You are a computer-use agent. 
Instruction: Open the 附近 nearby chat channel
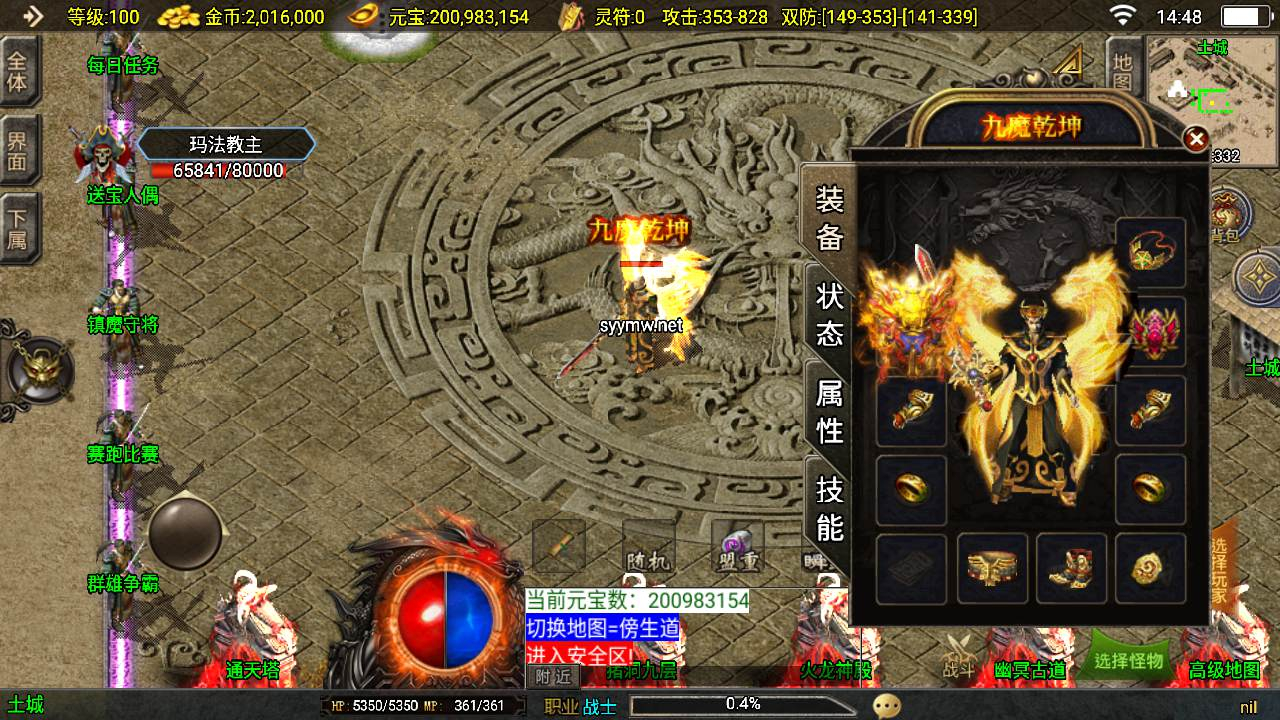click(x=553, y=677)
